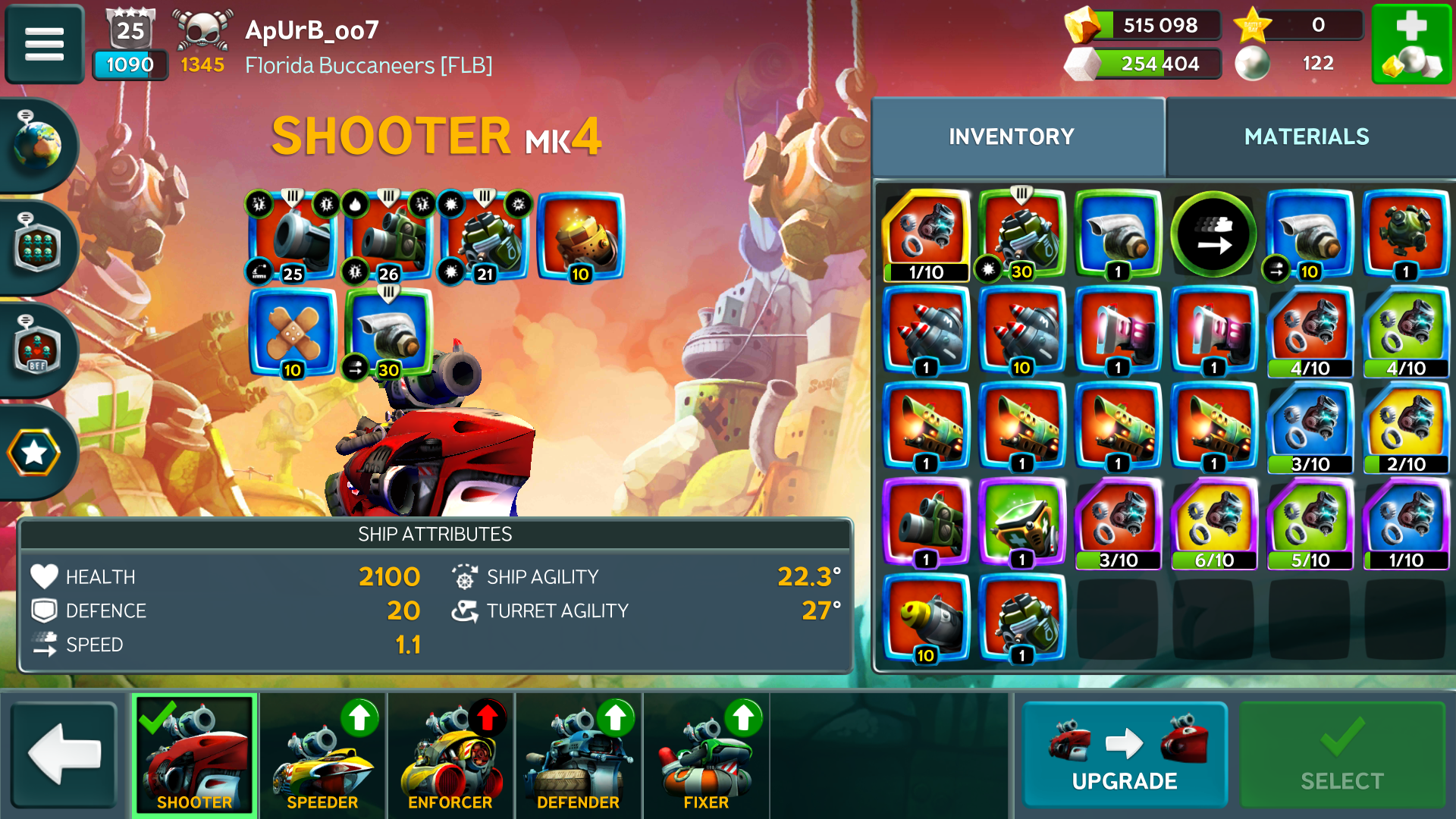
Task: Pick the speed arrow inventory item
Action: click(1213, 235)
